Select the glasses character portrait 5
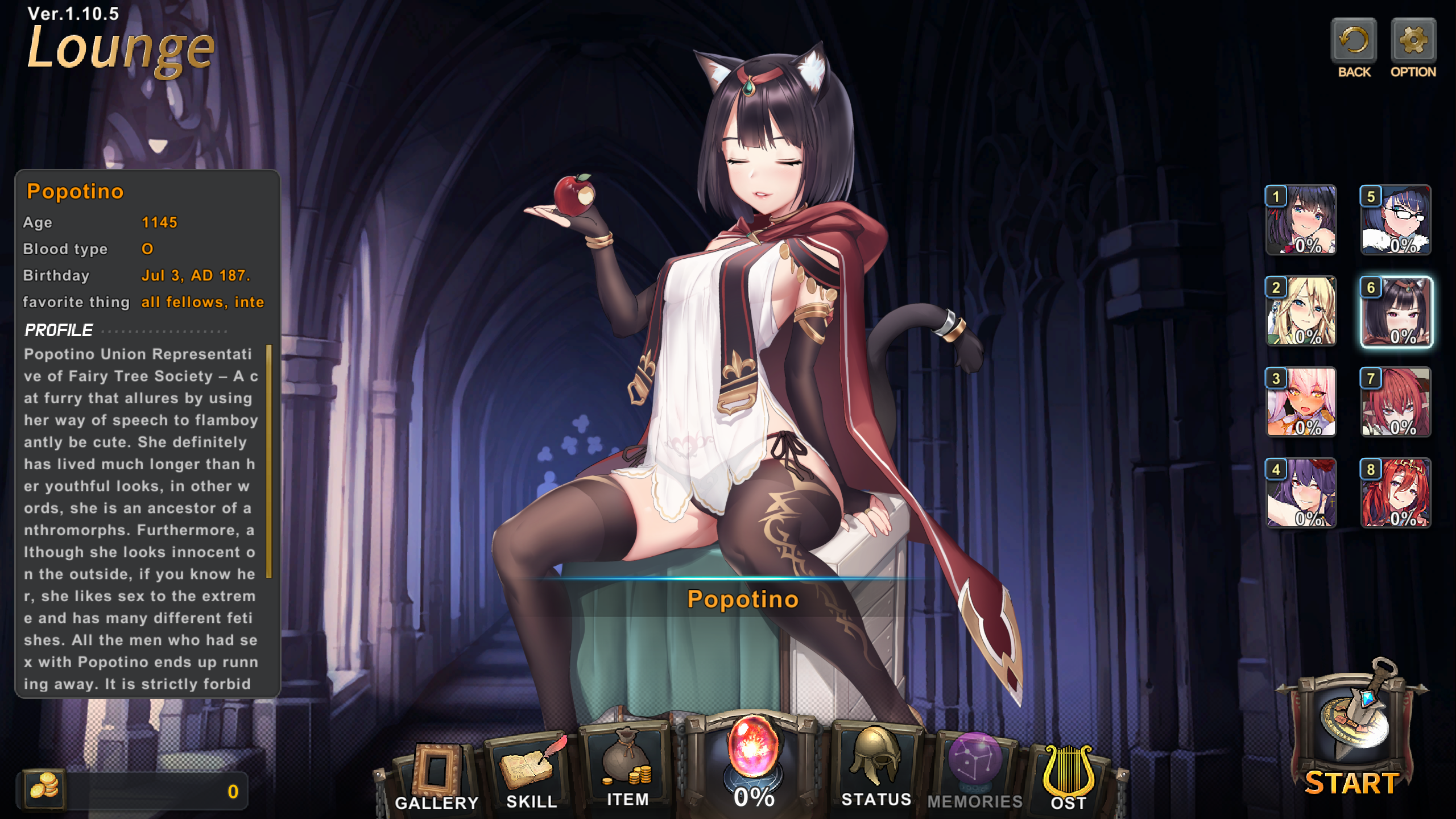 click(1396, 220)
